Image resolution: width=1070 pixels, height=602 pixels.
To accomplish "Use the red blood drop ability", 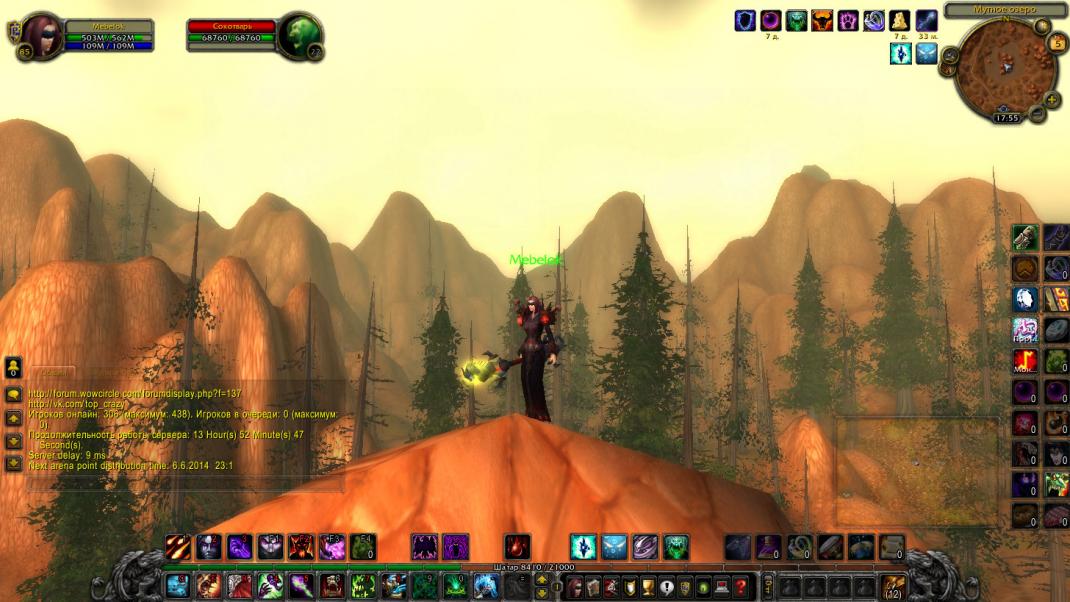I will (x=516, y=546).
